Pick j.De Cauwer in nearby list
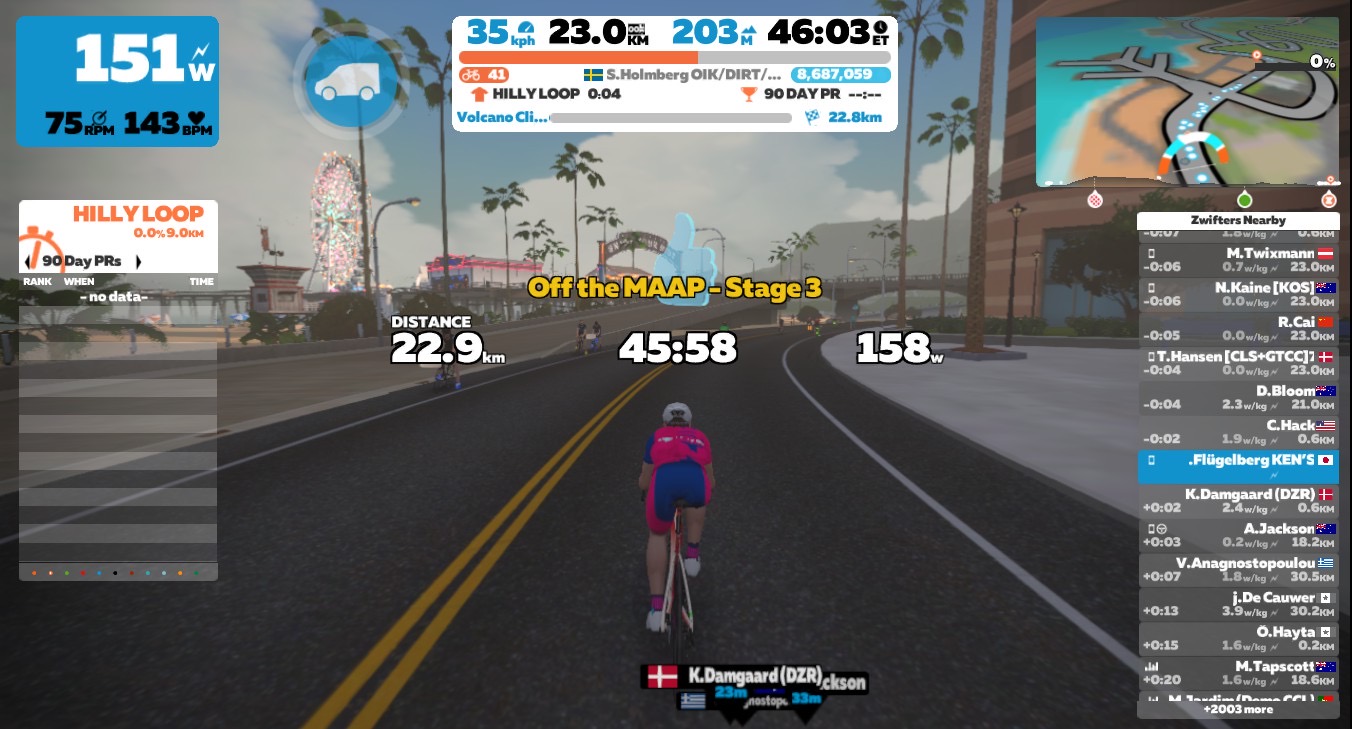1352x729 pixels. pyautogui.click(x=1238, y=604)
